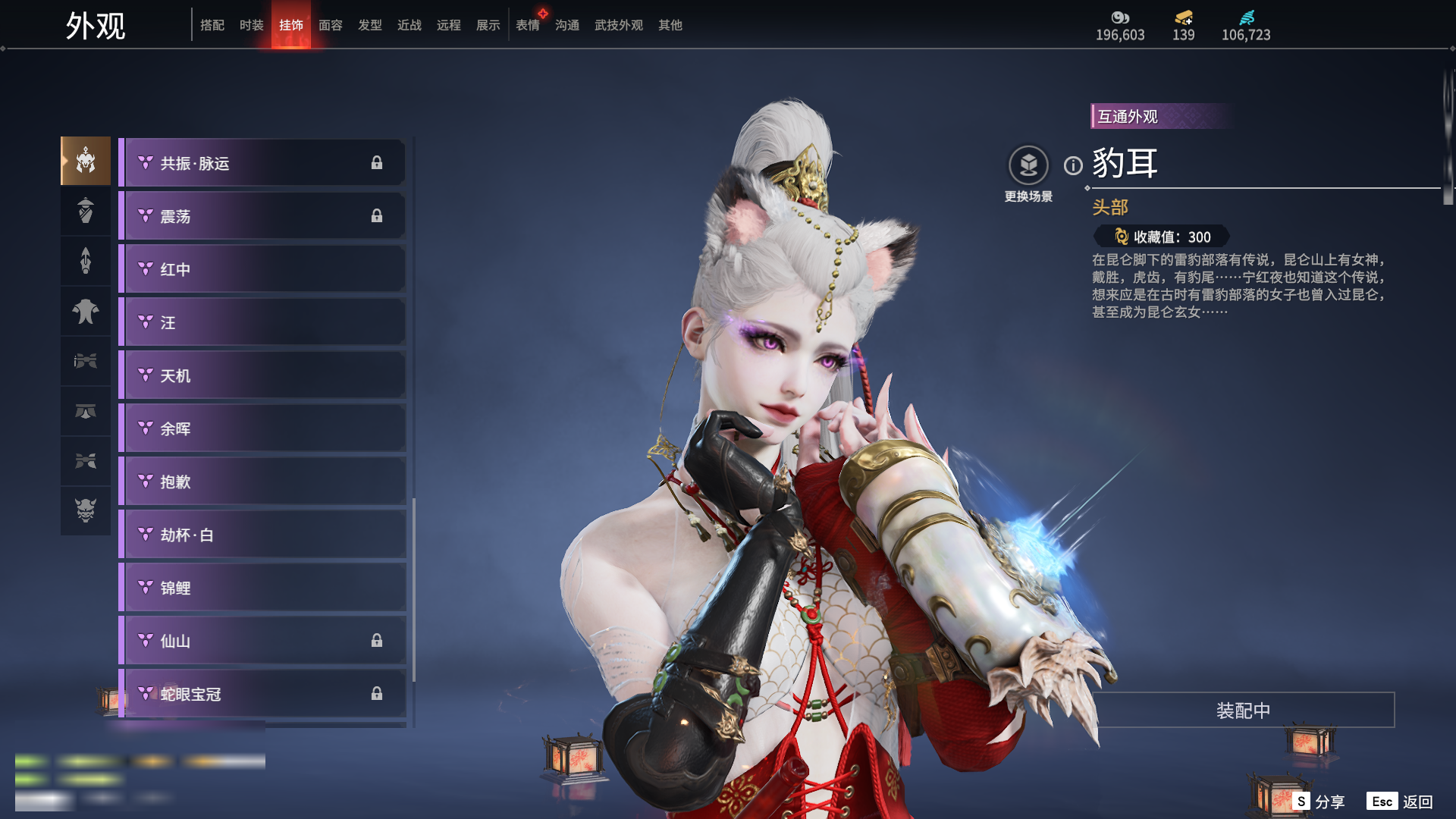This screenshot has height=819, width=1456.
Task: Choose the 红中 accessory from the list
Action: [x=262, y=269]
